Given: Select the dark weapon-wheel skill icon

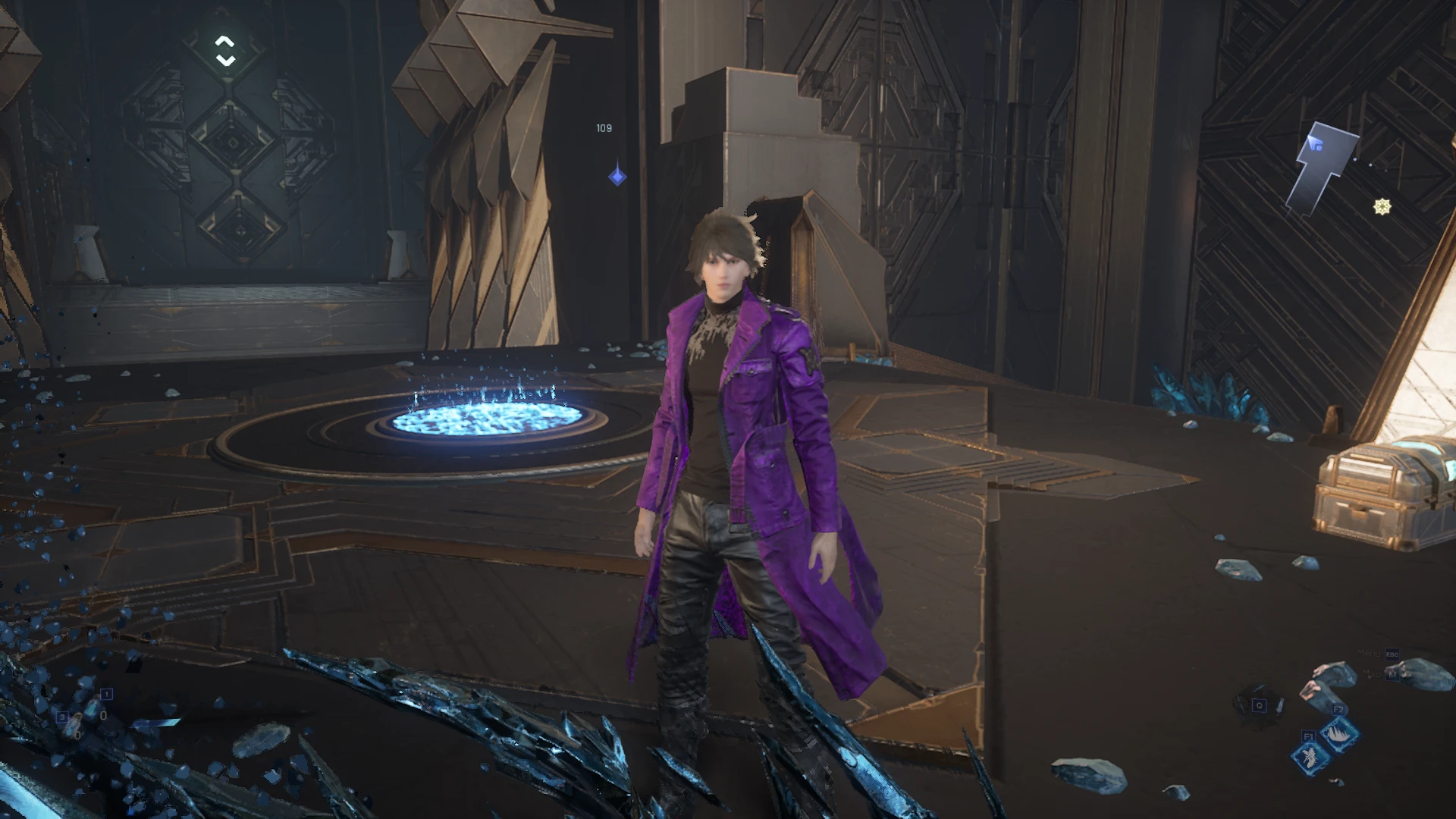Looking at the screenshot, I should pyautogui.click(x=1260, y=707).
